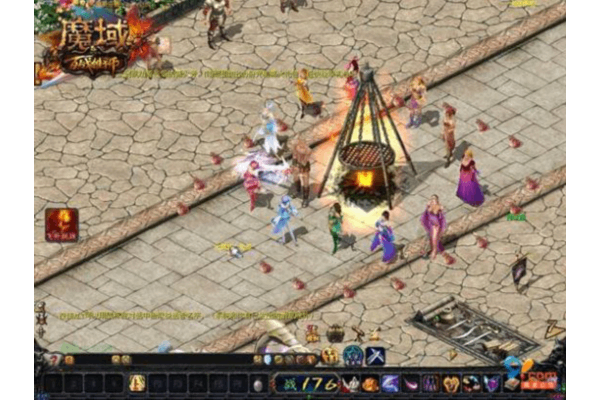Click the golden round emblem button
This screenshot has width=600, height=400.
pos(330,356)
